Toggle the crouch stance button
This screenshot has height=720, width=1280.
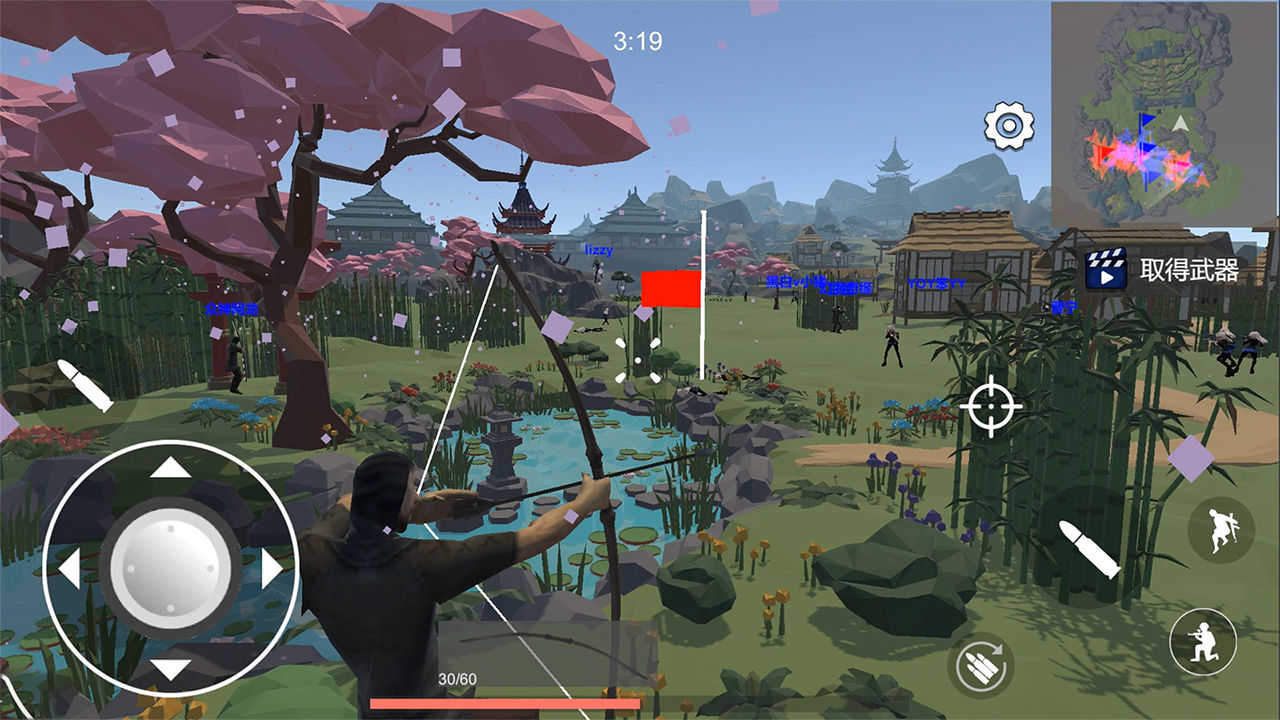point(1203,641)
